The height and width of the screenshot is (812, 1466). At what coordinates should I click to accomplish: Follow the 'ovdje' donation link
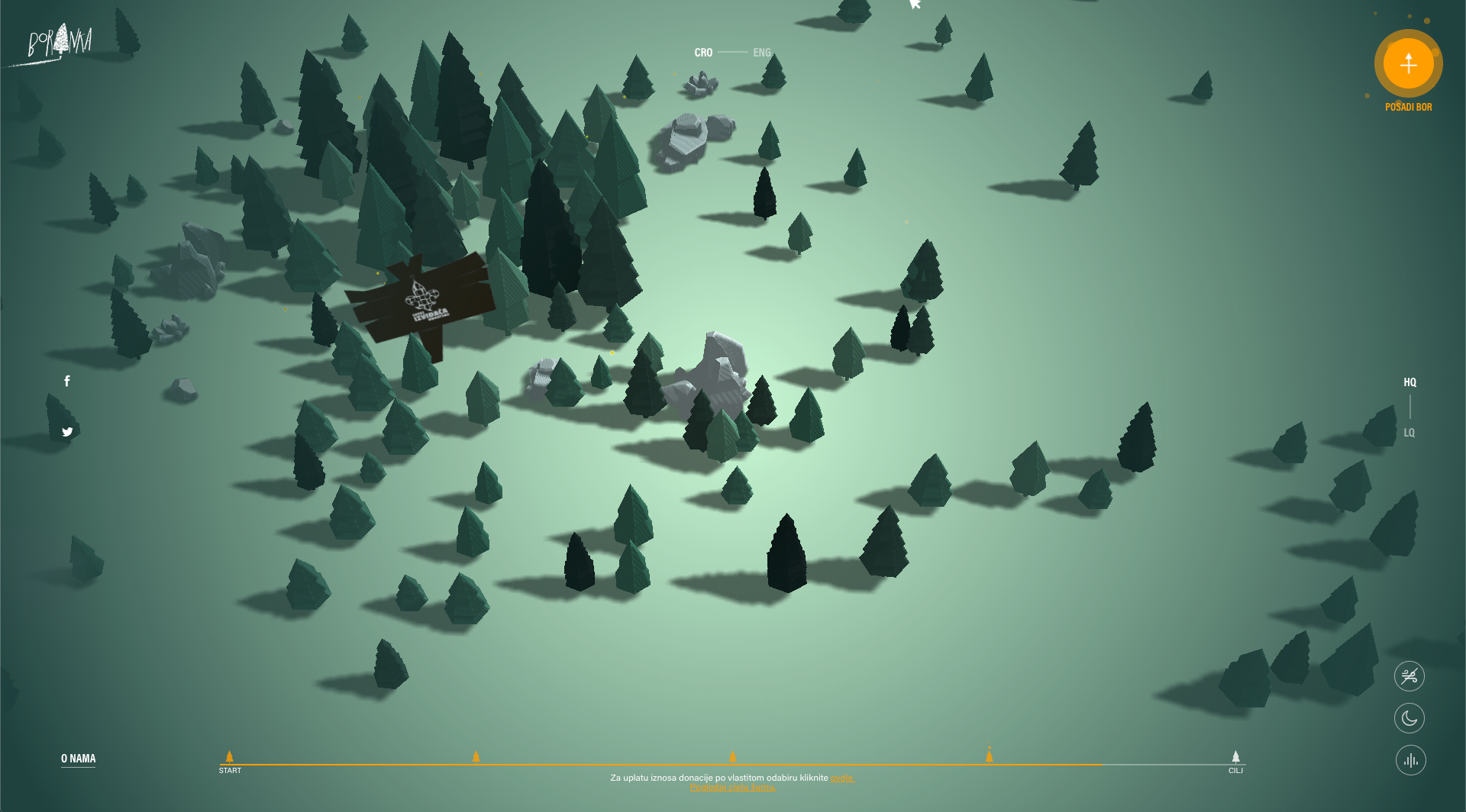click(842, 778)
